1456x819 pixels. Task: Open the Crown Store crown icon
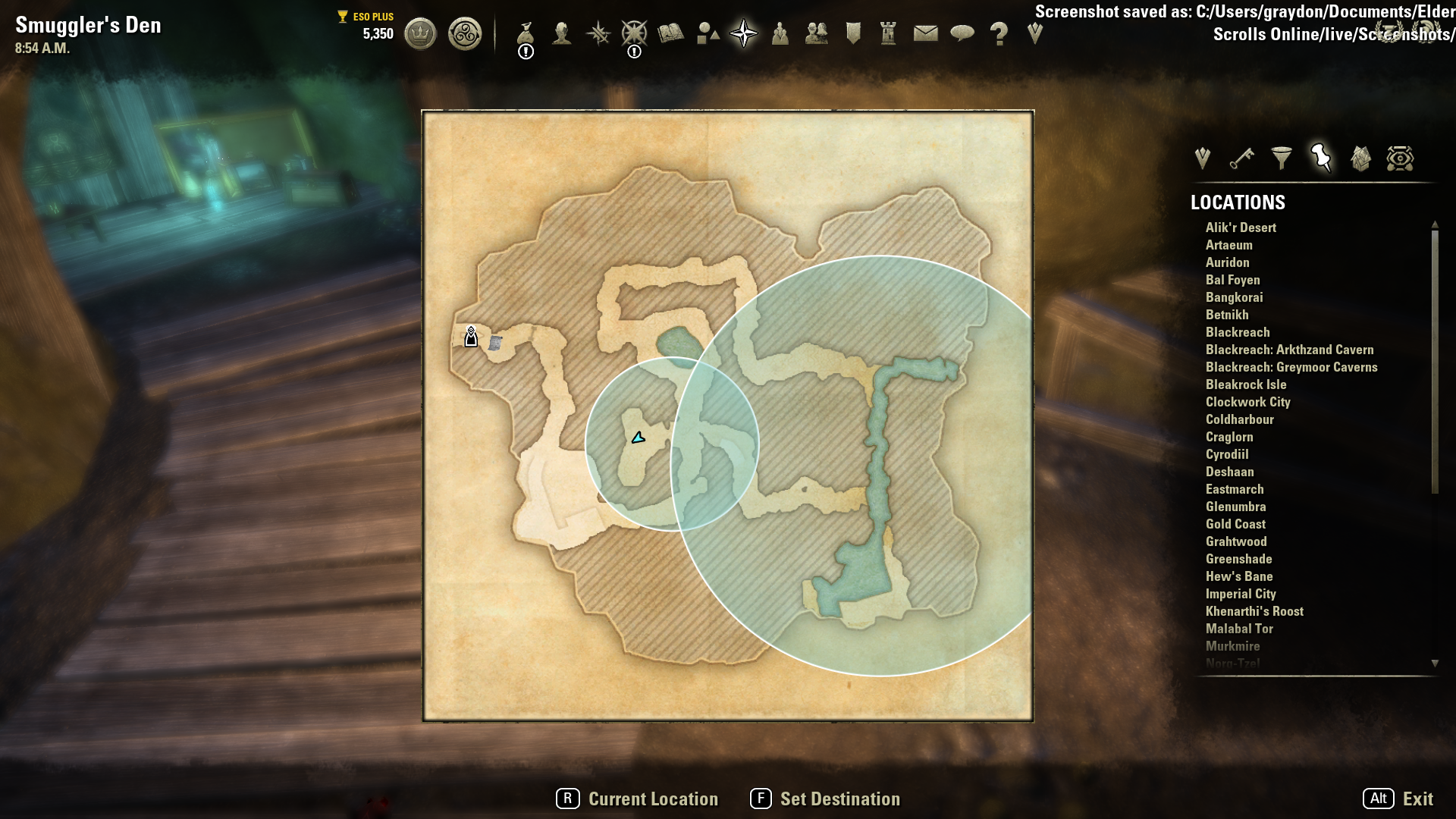420,34
